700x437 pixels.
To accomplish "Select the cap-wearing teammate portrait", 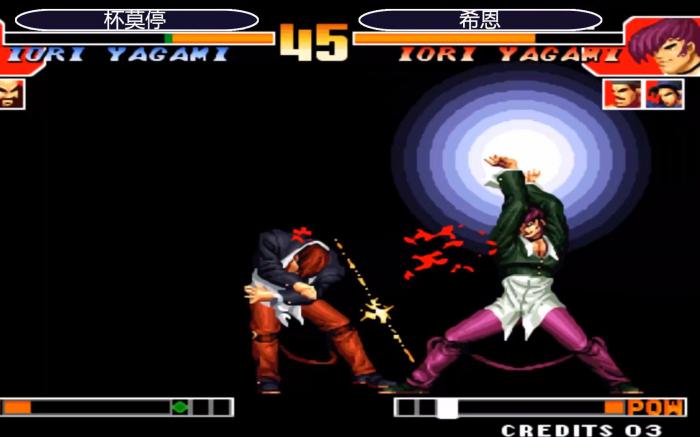I will tap(664, 94).
